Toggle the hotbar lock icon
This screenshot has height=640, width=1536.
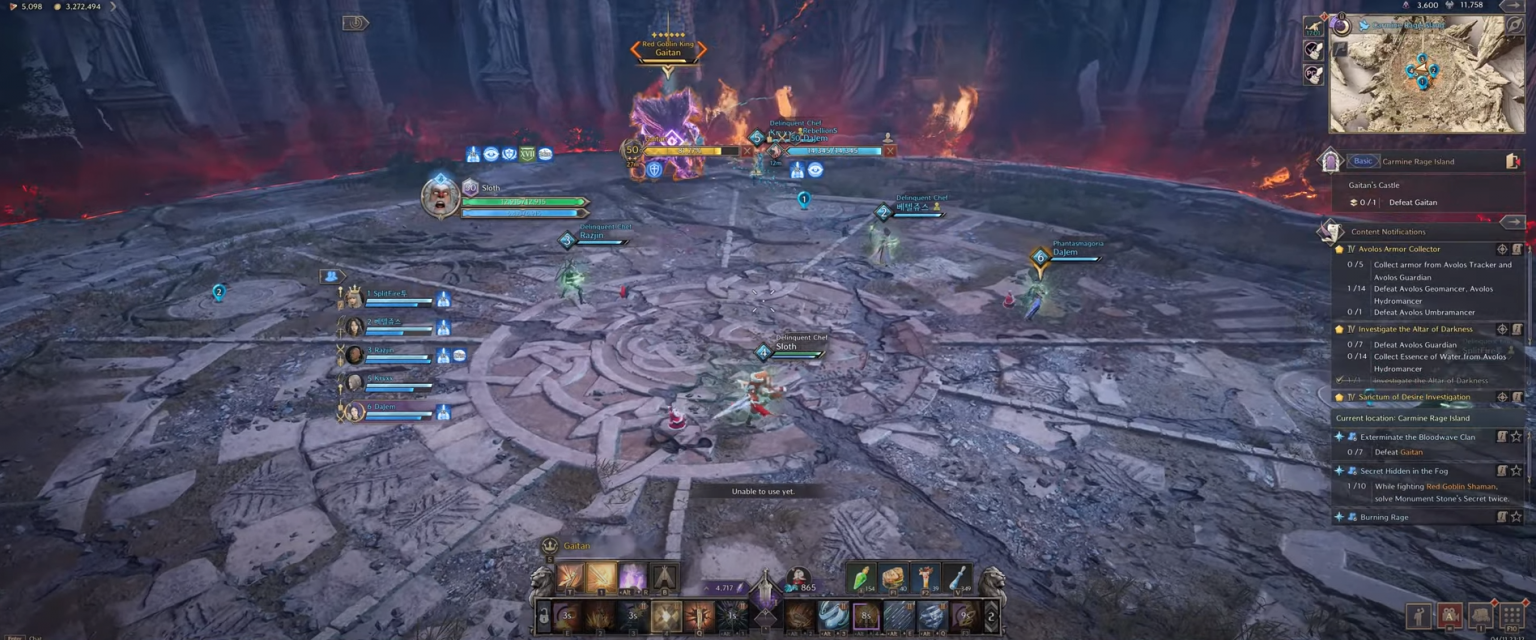543,616
